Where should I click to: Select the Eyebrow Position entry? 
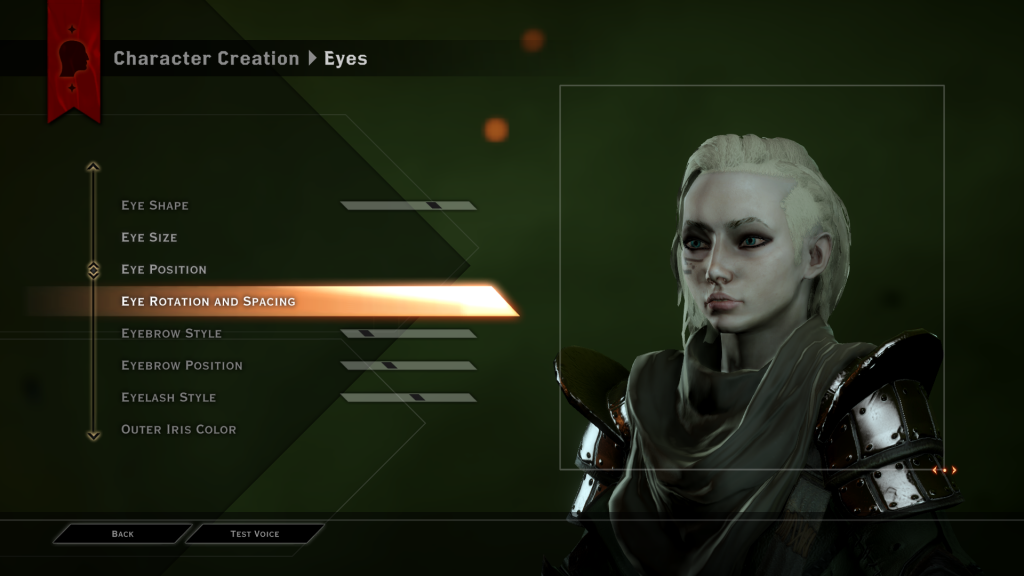181,366
